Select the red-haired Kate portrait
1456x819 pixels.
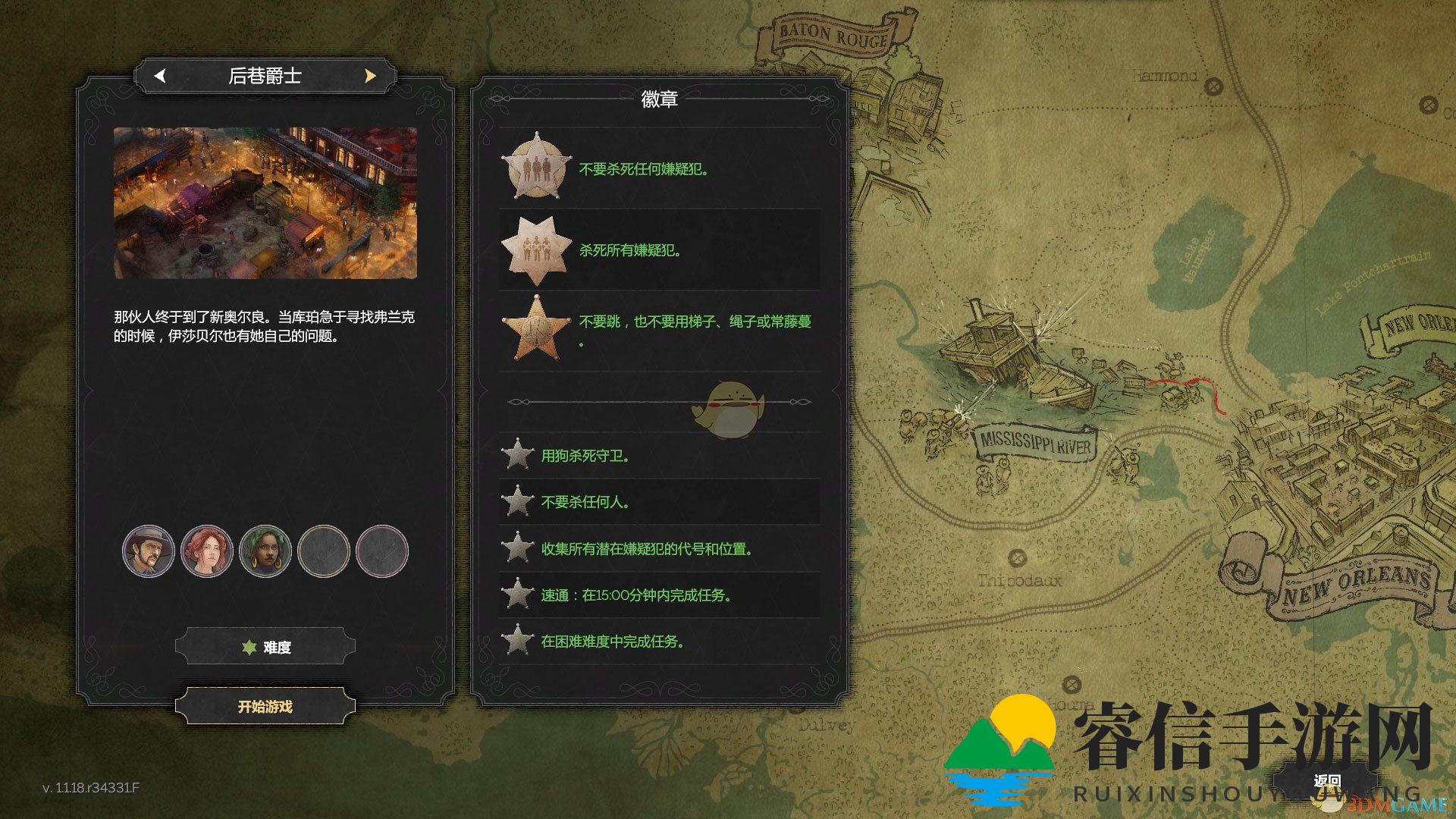click(207, 551)
